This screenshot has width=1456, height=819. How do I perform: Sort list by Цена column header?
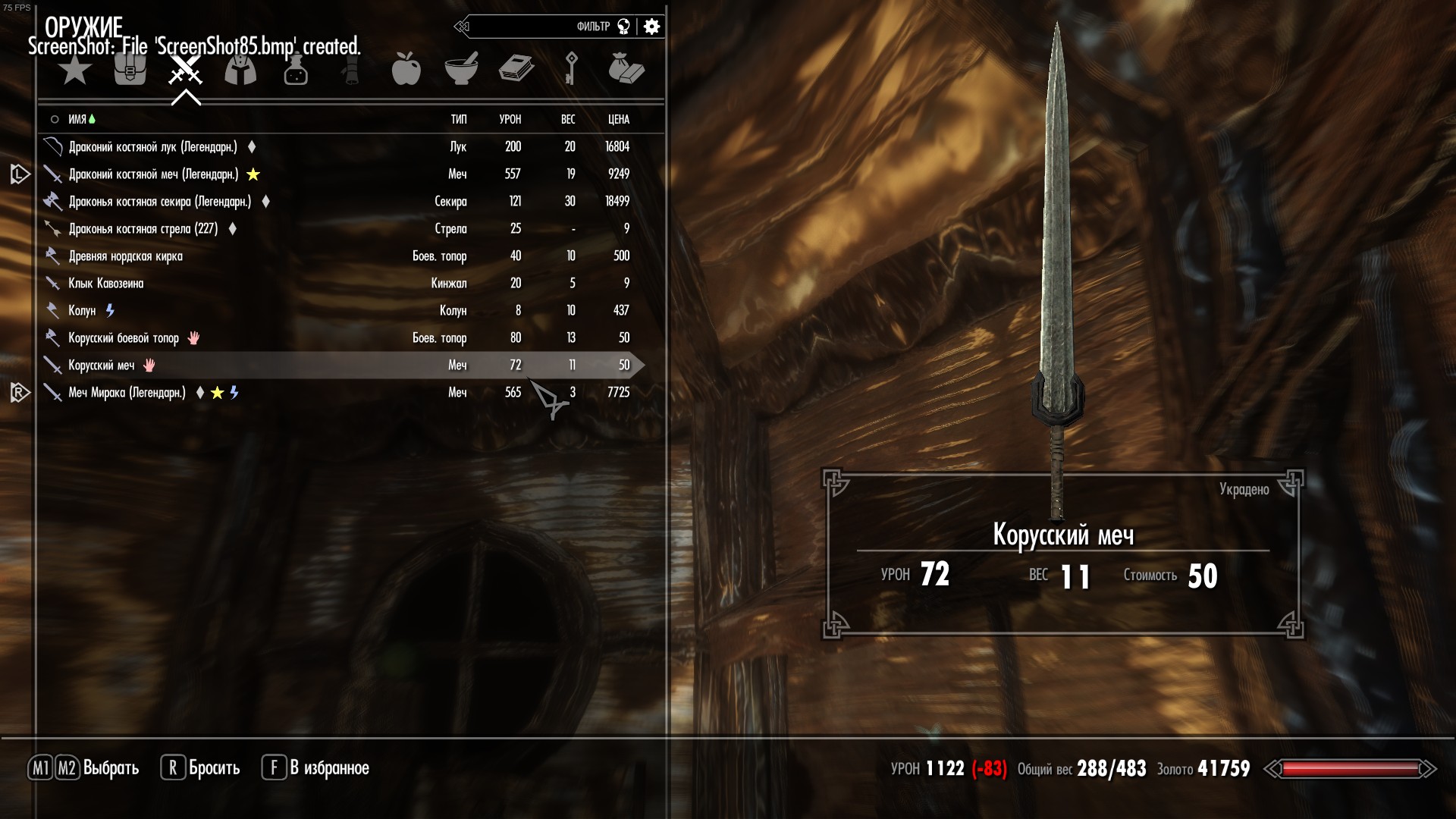pyautogui.click(x=618, y=120)
